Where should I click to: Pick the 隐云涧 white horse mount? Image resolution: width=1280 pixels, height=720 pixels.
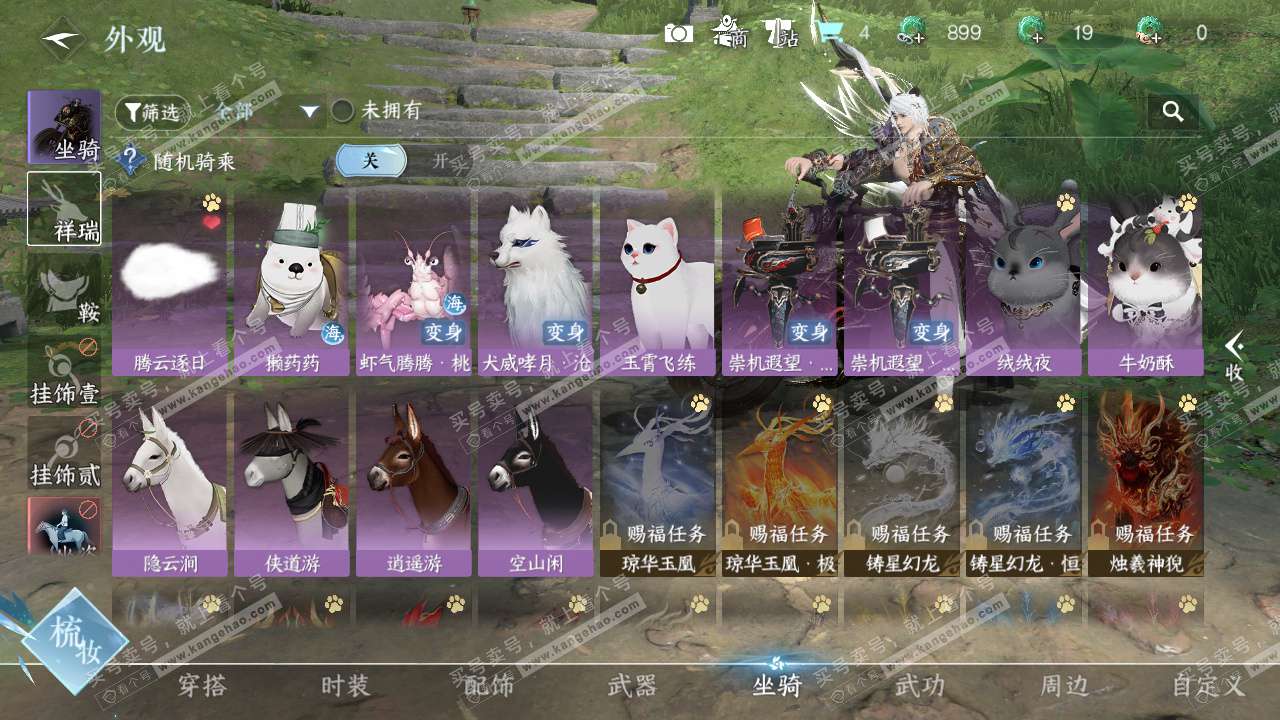pyautogui.click(x=169, y=484)
